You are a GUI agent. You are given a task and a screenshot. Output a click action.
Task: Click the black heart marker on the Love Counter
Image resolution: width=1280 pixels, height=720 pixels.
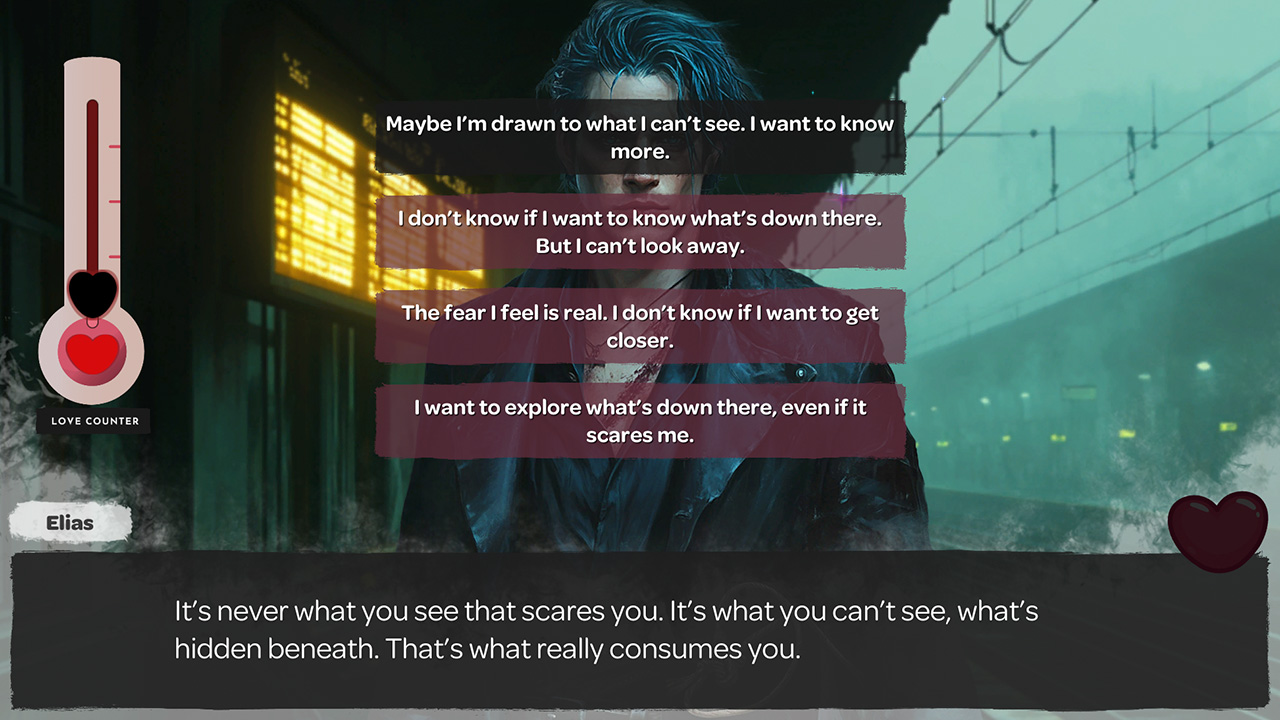click(92, 292)
